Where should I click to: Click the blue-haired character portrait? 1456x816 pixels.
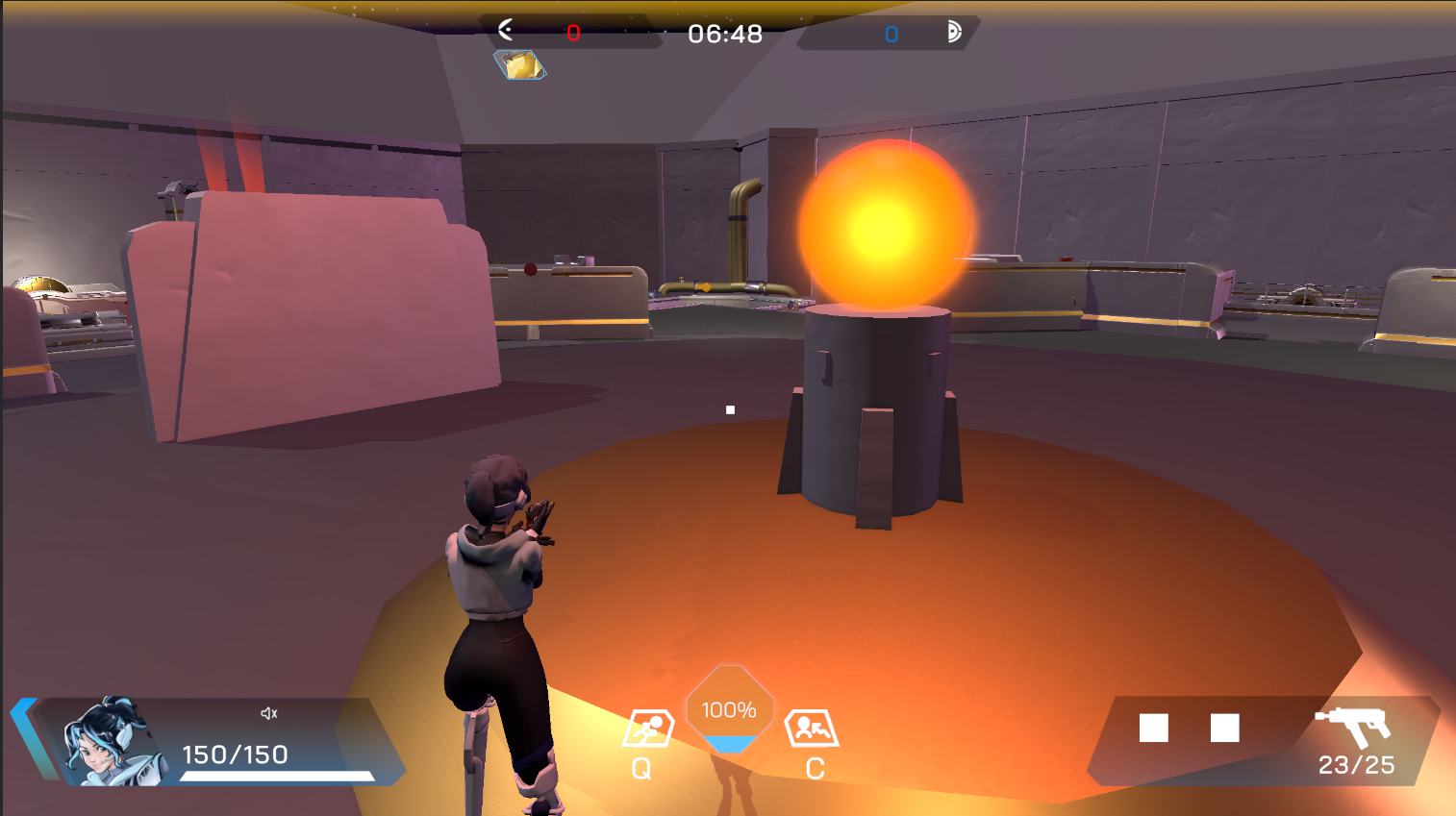(107, 742)
